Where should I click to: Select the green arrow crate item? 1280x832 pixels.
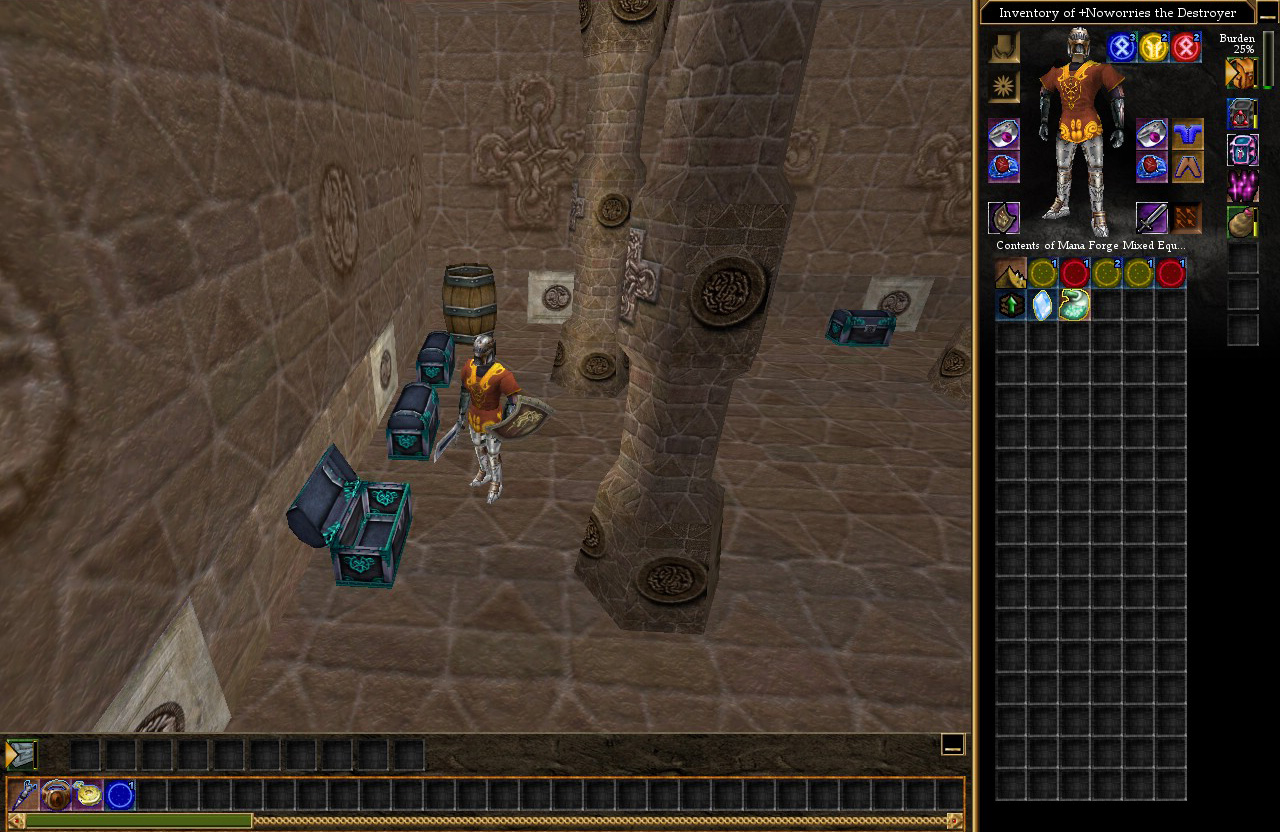pyautogui.click(x=1011, y=305)
